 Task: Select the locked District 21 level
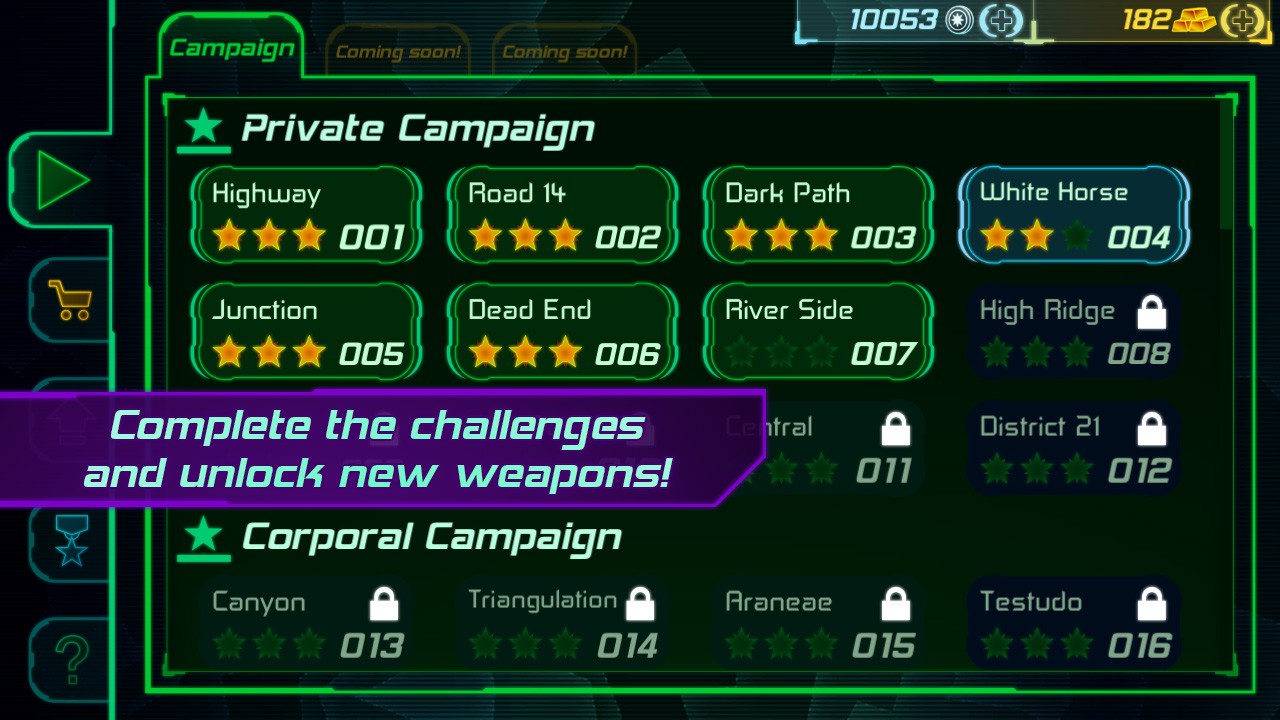(1074, 449)
